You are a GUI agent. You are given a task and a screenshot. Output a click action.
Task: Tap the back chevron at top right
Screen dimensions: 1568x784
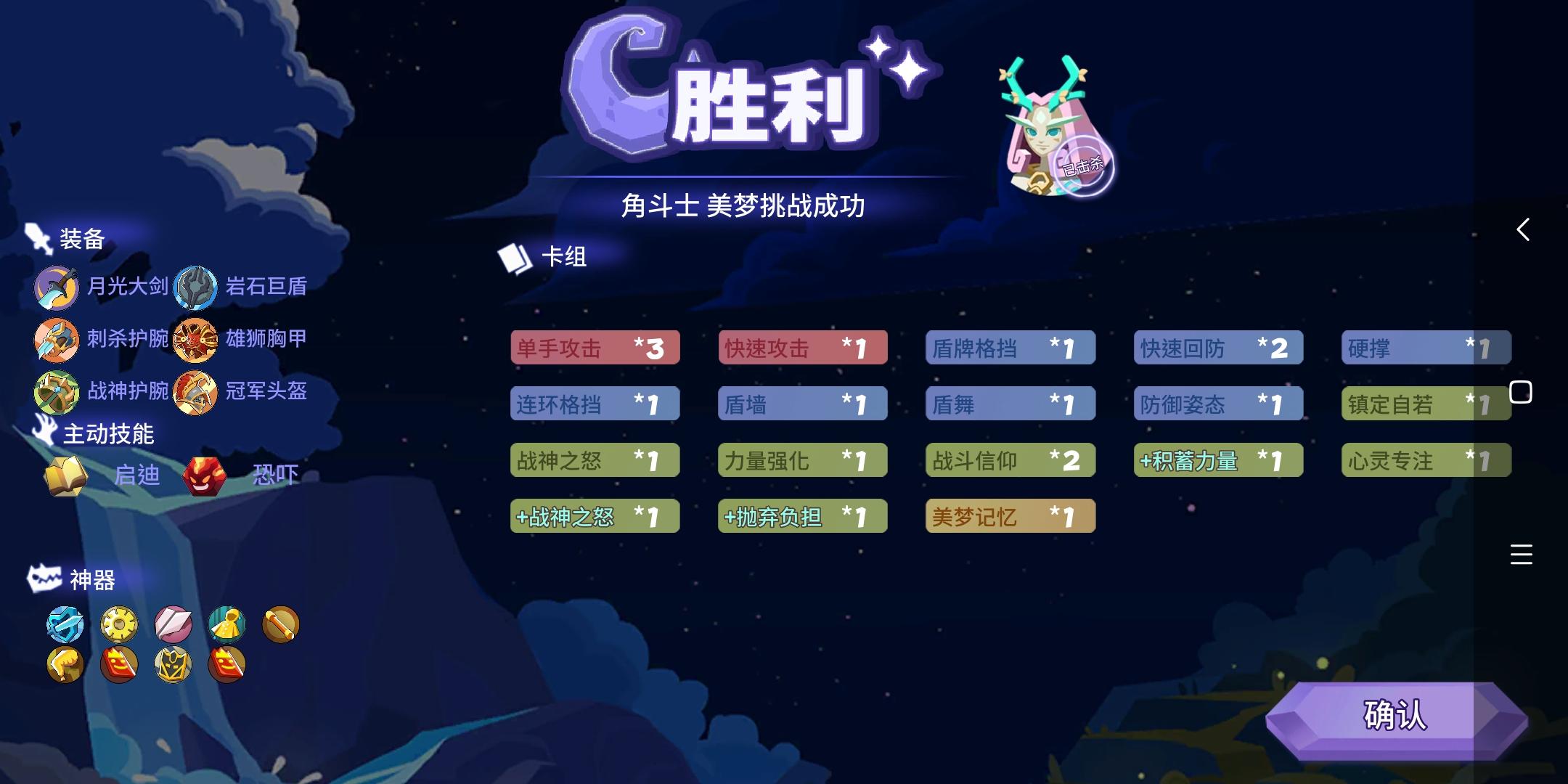tap(1522, 229)
